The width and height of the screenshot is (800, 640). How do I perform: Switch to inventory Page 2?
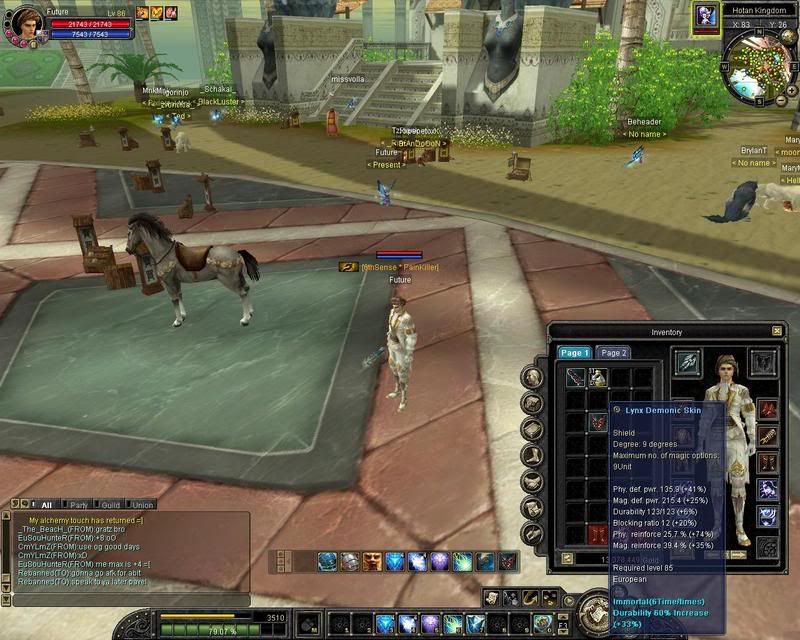(612, 353)
